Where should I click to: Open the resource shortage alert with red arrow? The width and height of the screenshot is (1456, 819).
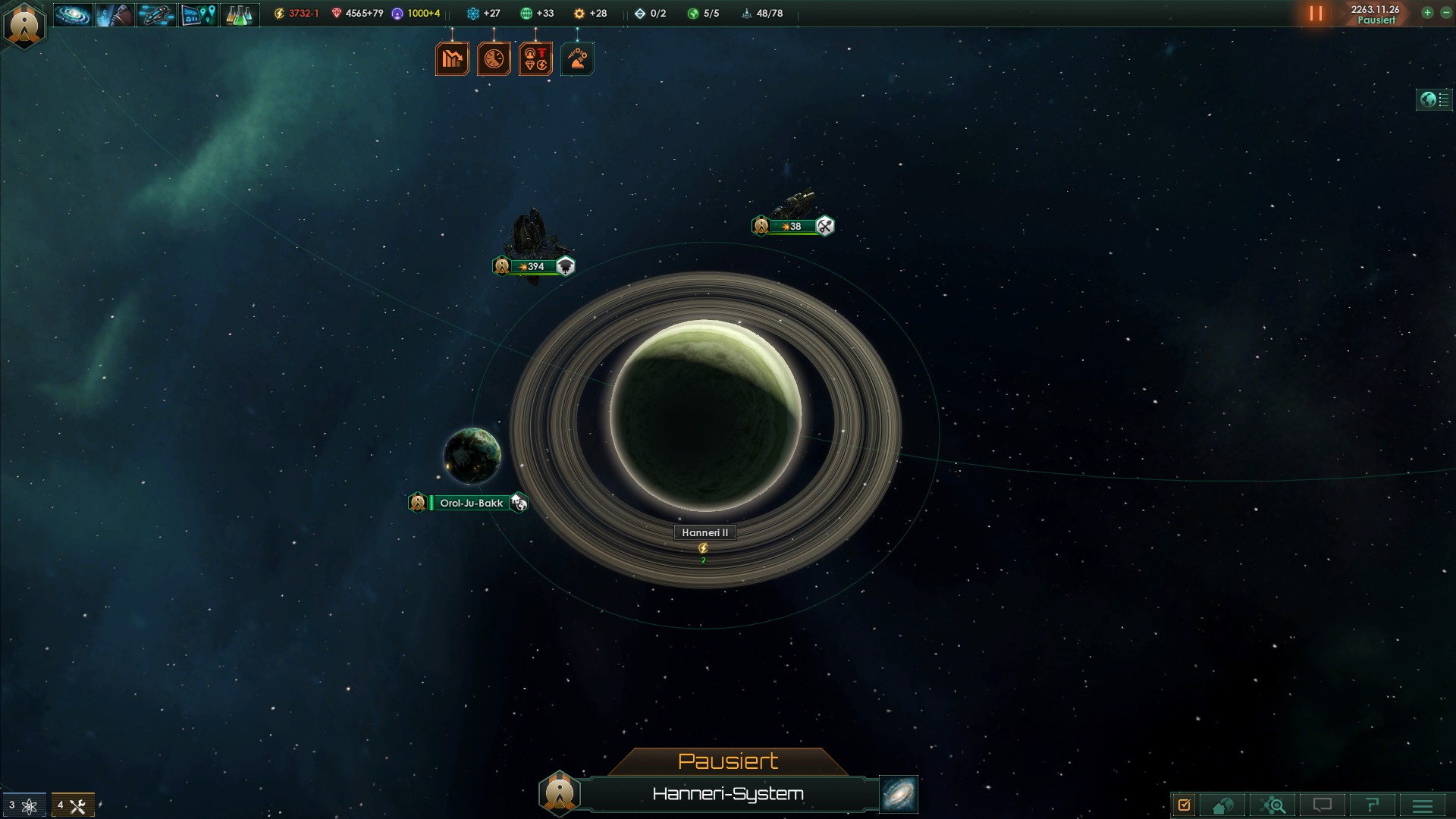[x=535, y=59]
